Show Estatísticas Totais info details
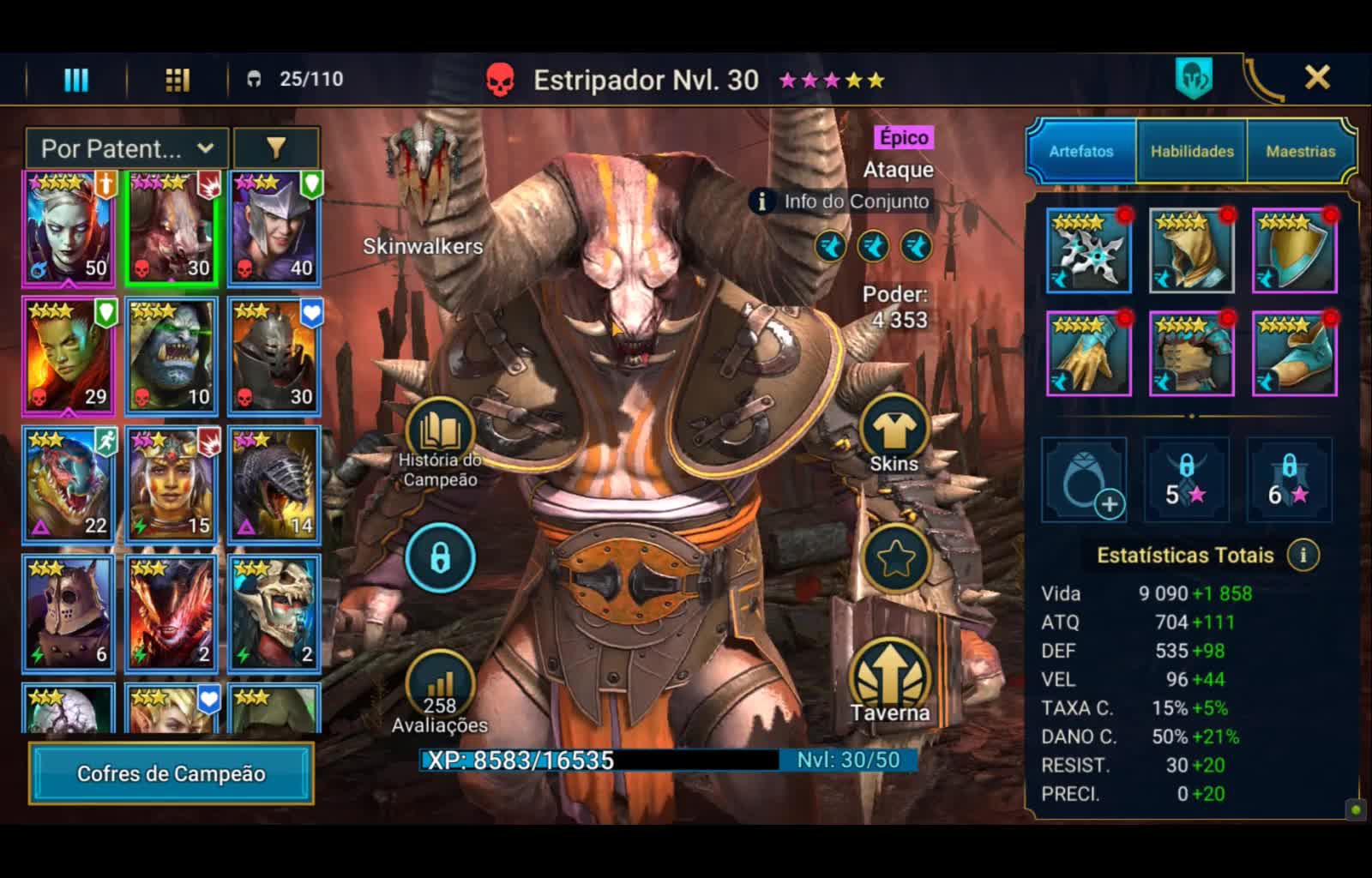The width and height of the screenshot is (1372, 878). pos(1303,556)
